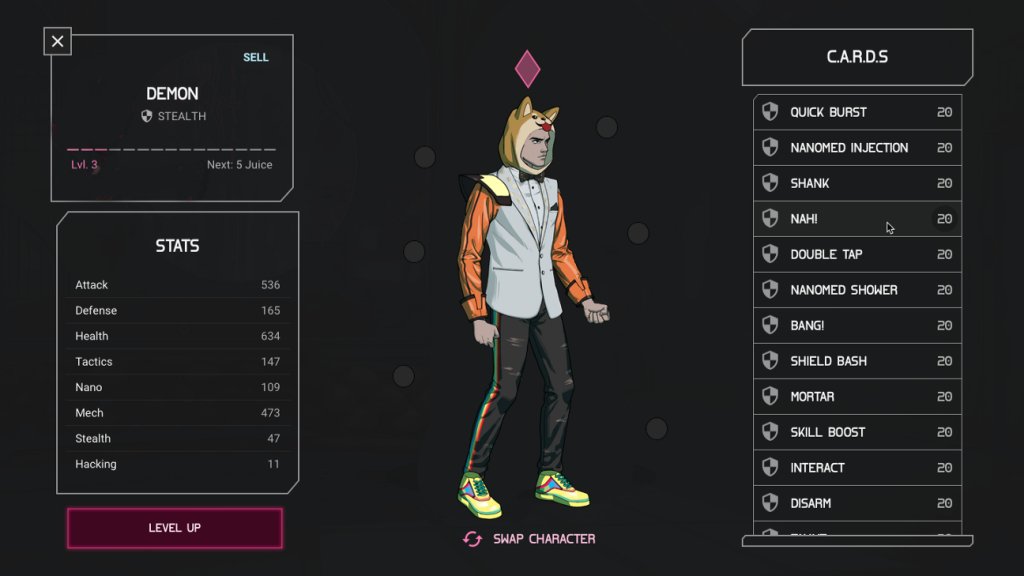Select the Bang! card

coord(857,326)
